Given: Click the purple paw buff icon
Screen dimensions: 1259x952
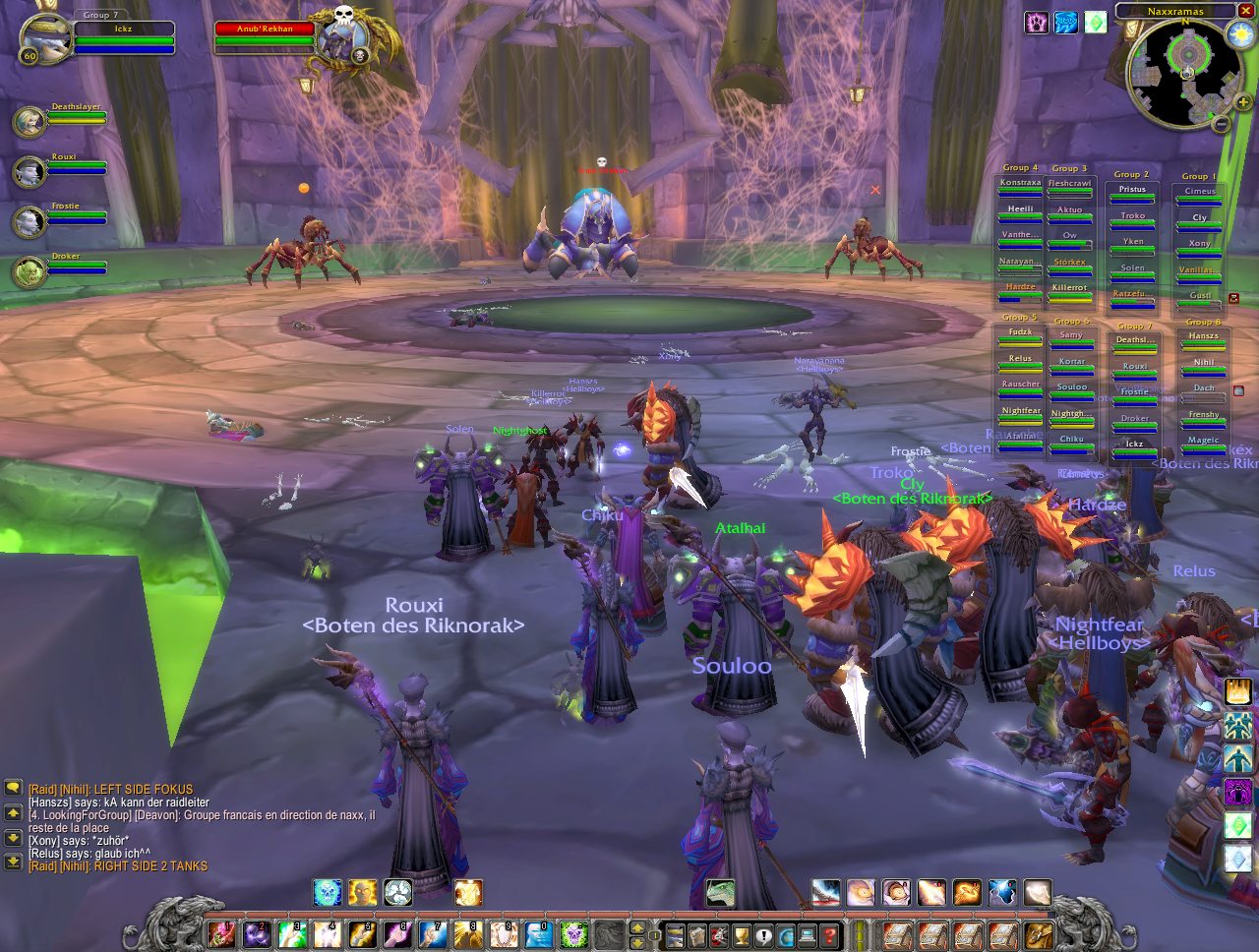Looking at the screenshot, I should click(x=1037, y=22).
